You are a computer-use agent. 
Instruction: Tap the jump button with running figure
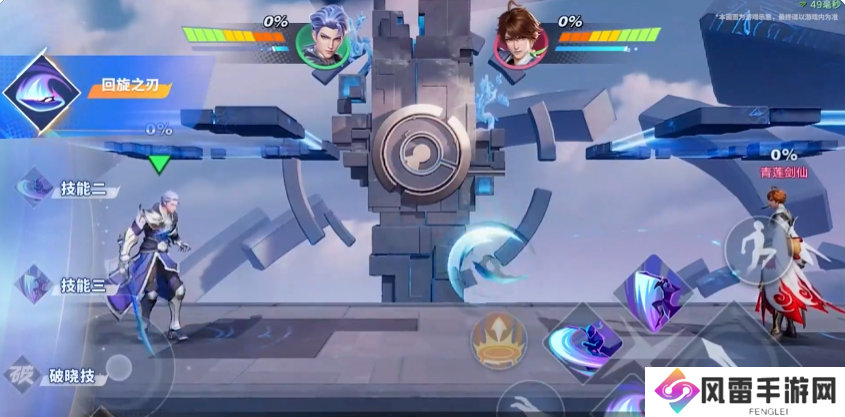[756, 246]
